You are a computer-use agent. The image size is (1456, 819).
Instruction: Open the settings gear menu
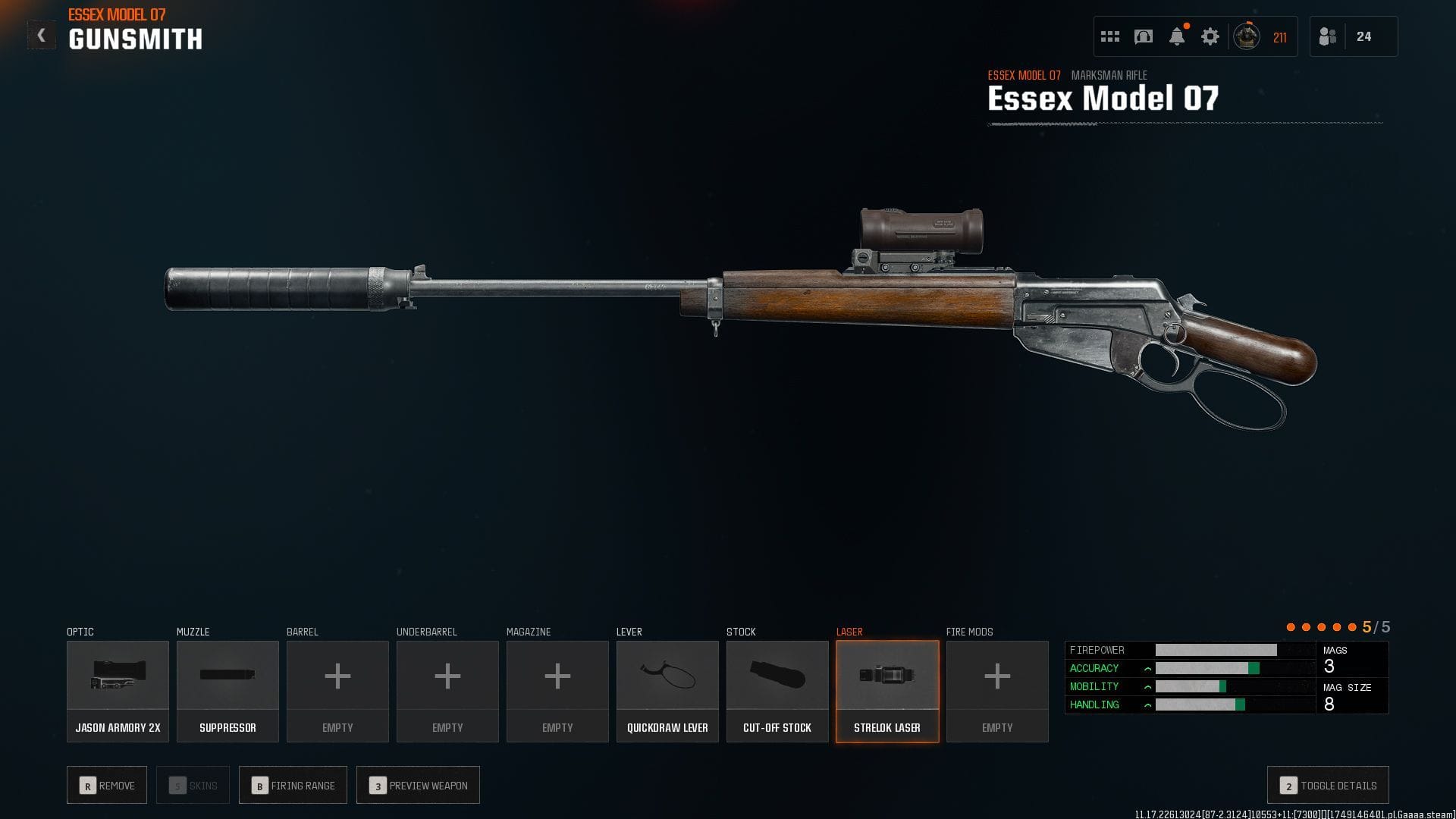(x=1211, y=36)
